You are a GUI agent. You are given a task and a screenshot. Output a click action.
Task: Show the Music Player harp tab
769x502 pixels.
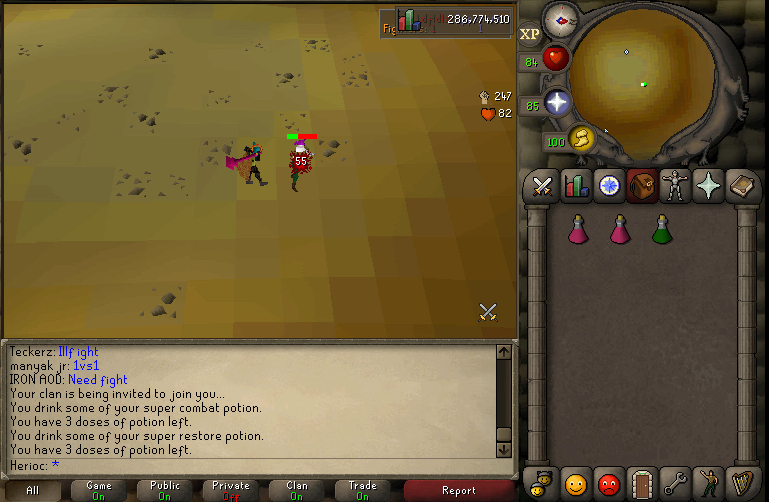point(742,483)
